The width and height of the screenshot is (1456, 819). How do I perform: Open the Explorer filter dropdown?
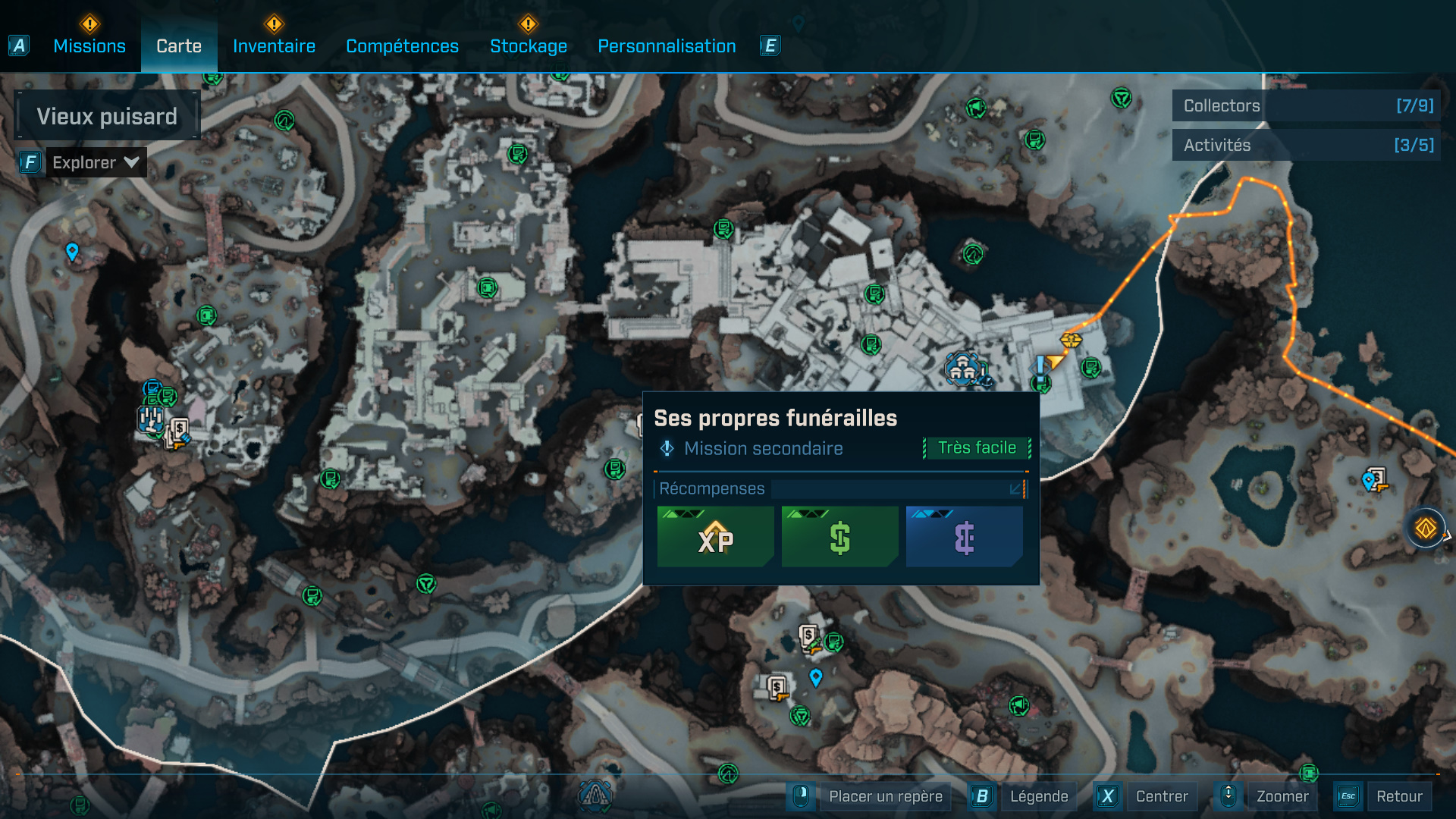96,162
